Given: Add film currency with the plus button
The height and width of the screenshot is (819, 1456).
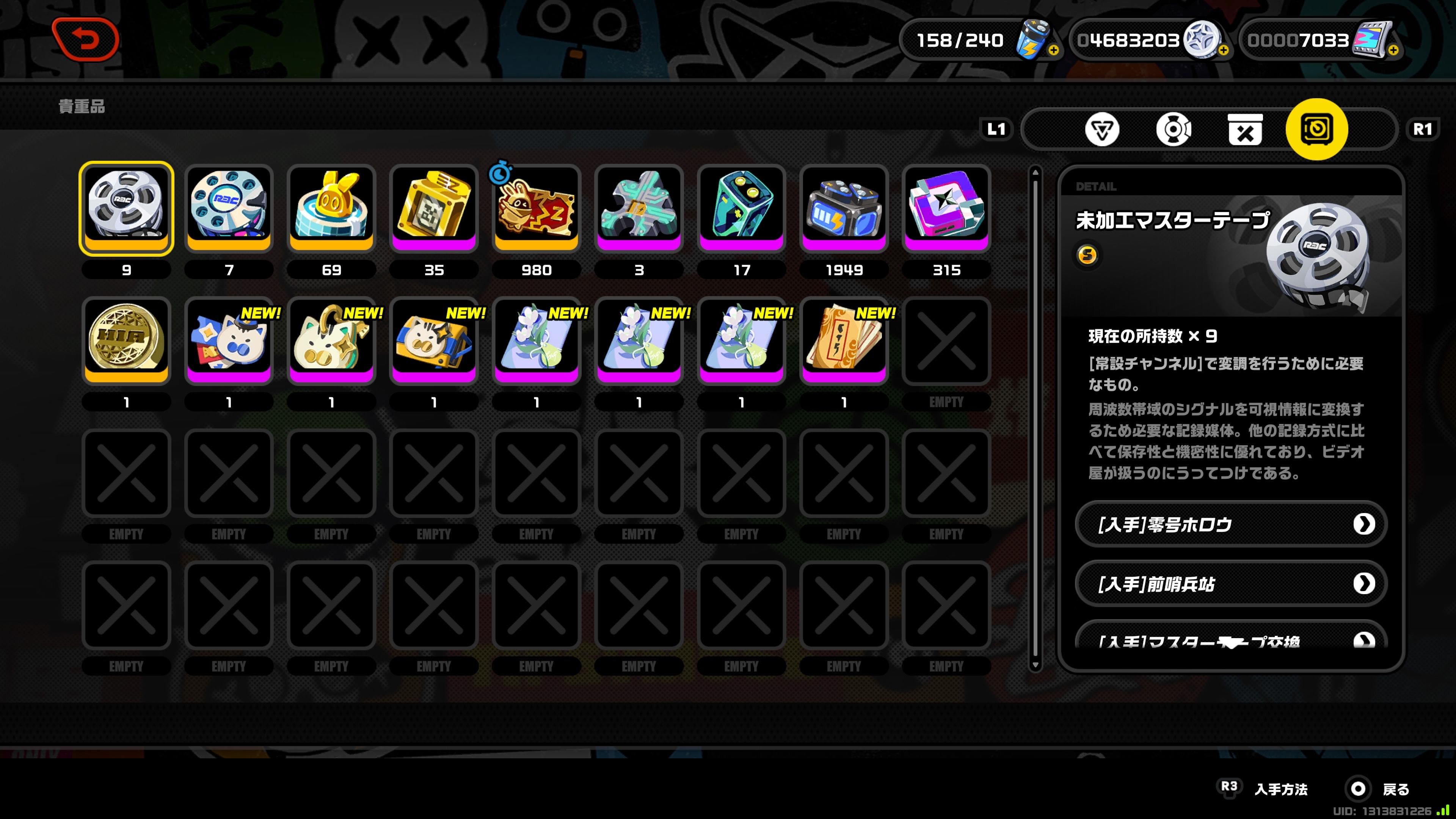Looking at the screenshot, I should (1393, 50).
